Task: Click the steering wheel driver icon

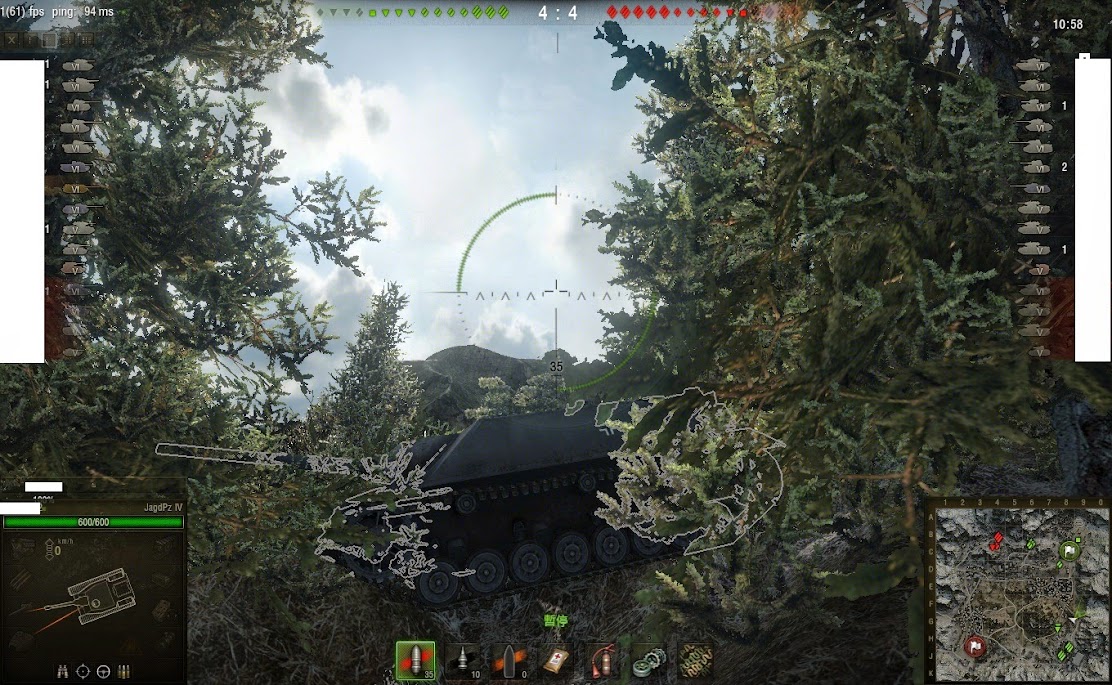Action: click(103, 670)
